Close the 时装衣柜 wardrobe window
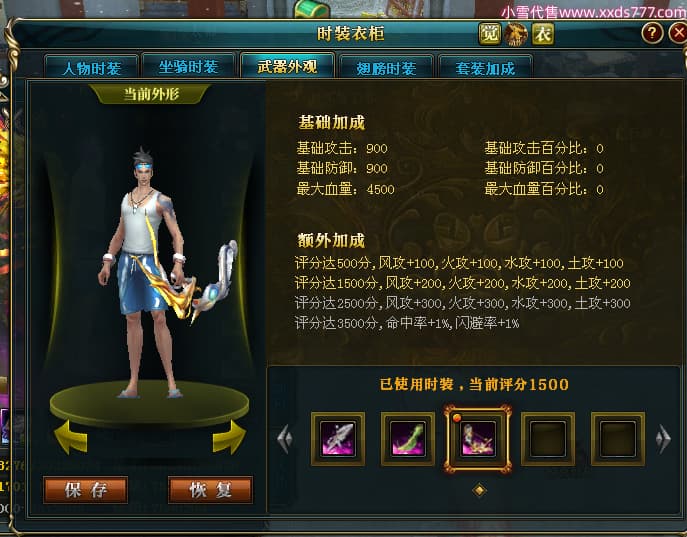687x537 pixels. point(676,33)
